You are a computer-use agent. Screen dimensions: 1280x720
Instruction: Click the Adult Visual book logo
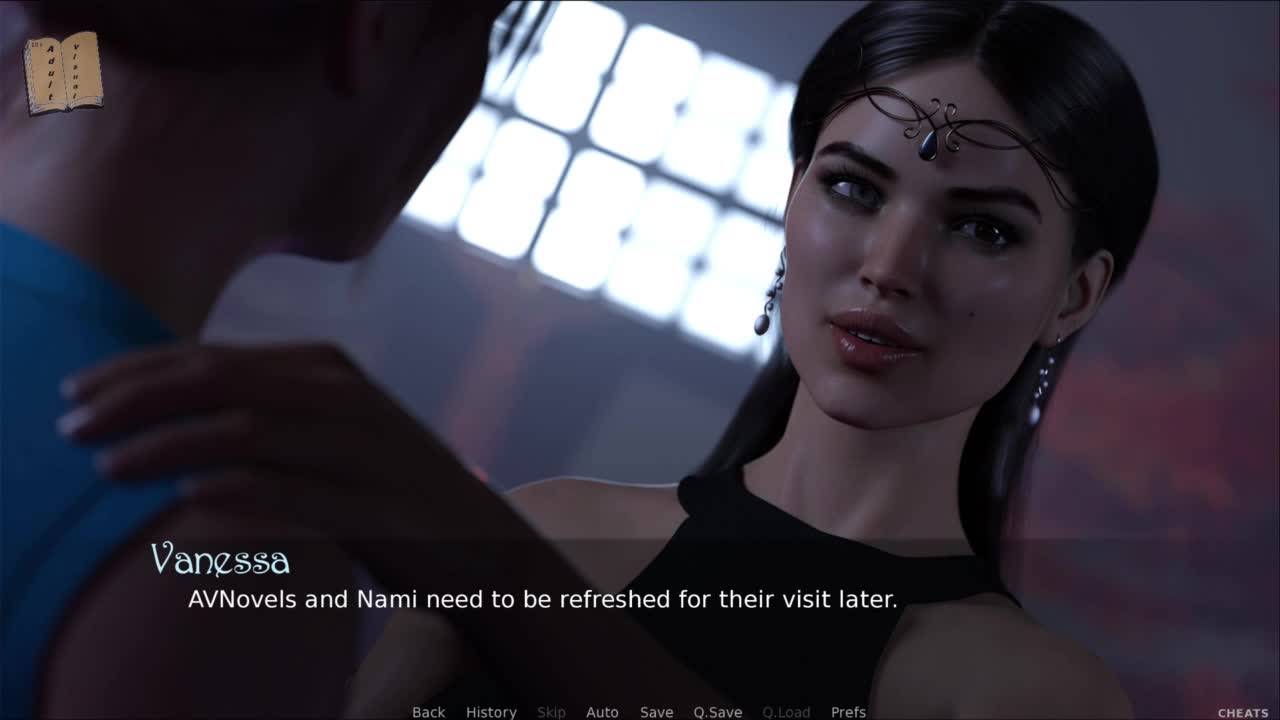coord(62,72)
